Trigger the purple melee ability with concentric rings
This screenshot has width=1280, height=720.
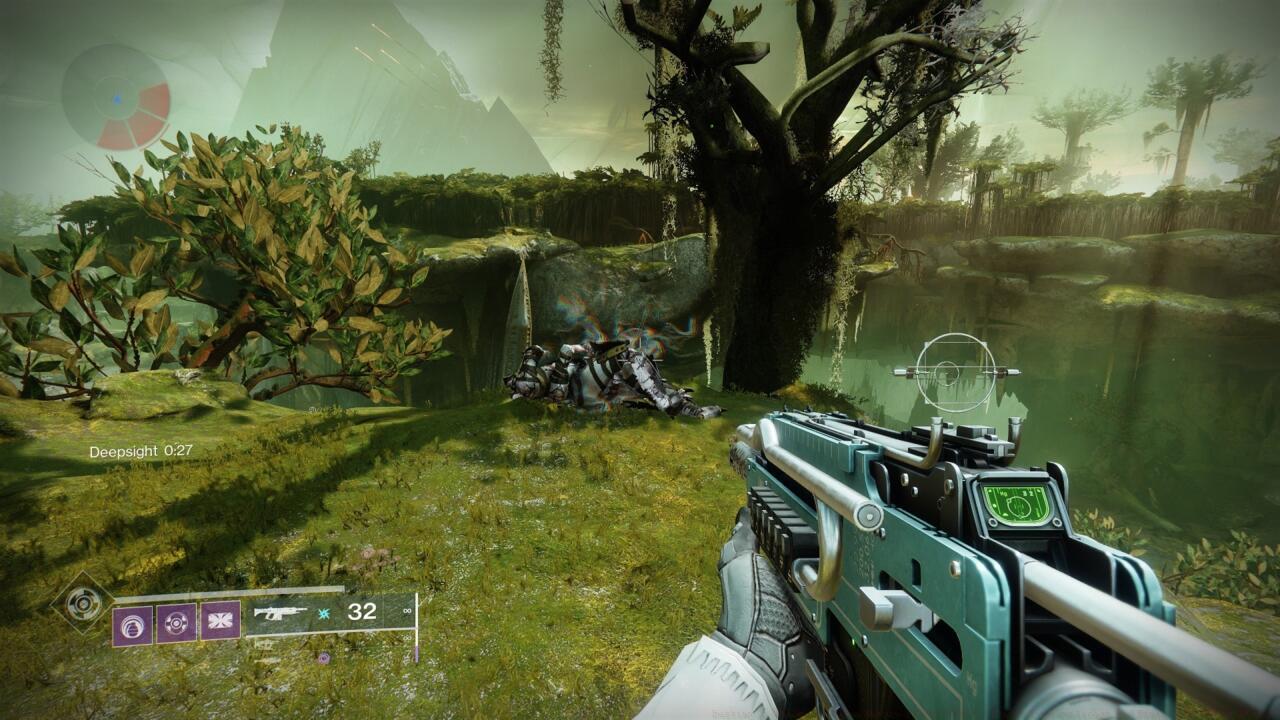[x=176, y=621]
